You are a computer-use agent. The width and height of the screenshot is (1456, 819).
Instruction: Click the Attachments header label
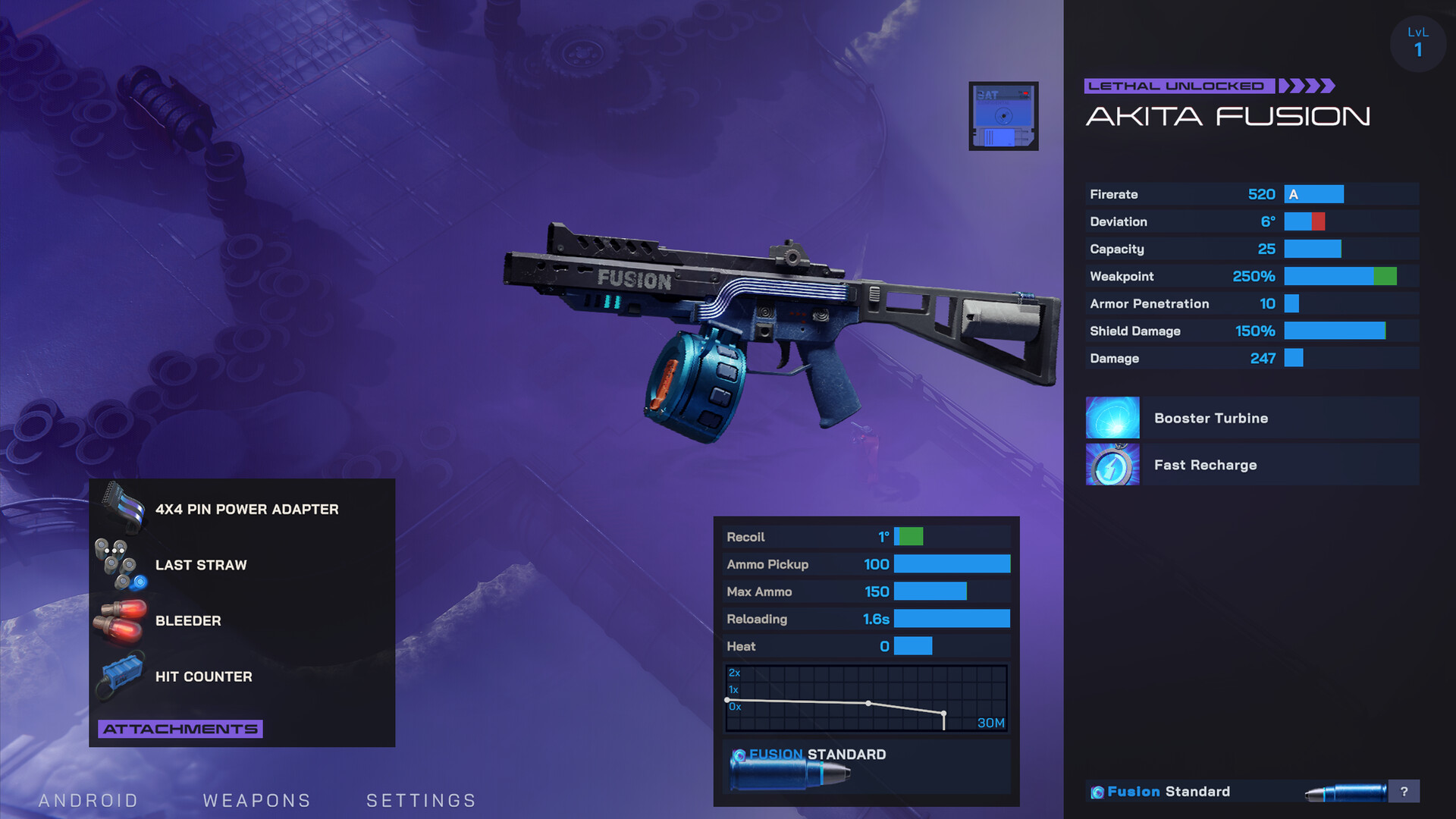[x=180, y=729]
